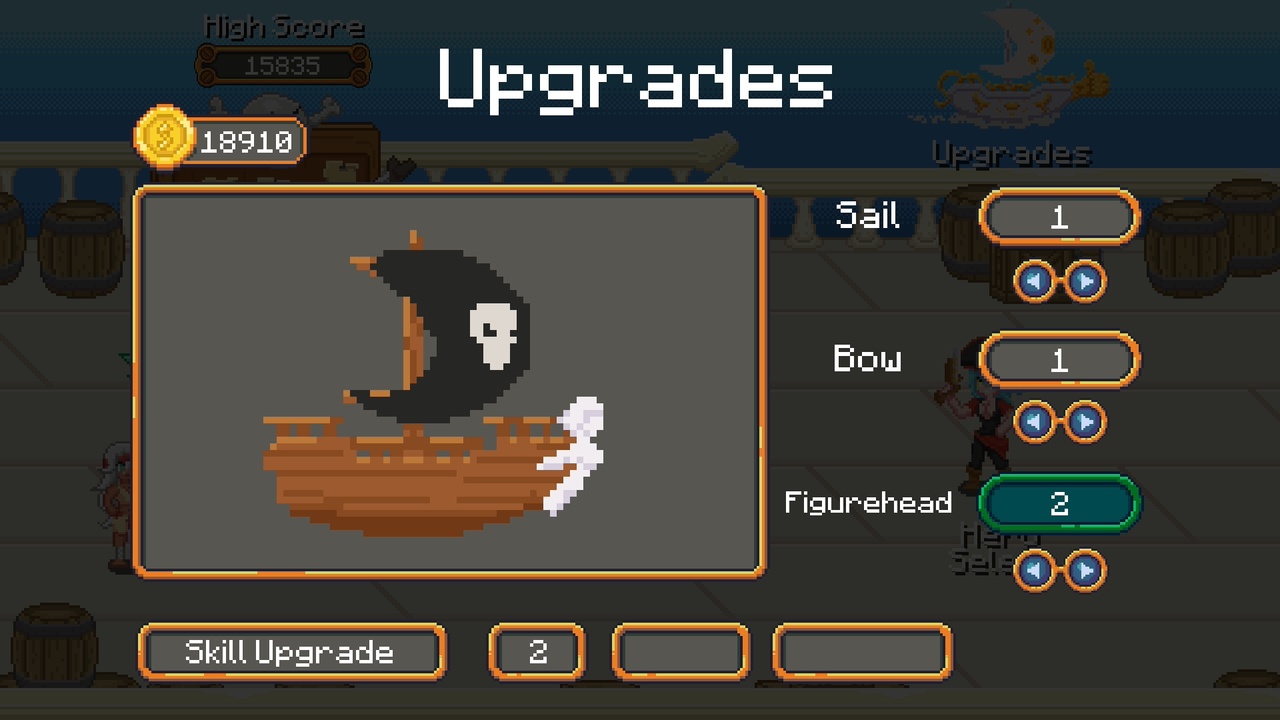
Task: Click the bottom button labeled 2
Action: [537, 651]
